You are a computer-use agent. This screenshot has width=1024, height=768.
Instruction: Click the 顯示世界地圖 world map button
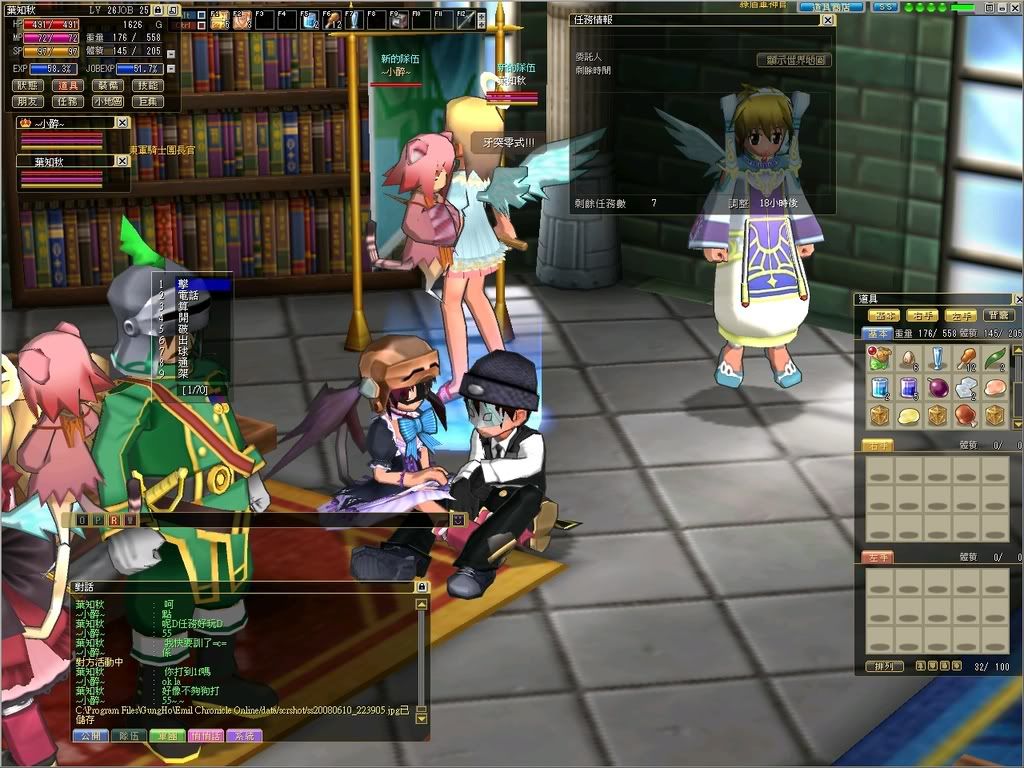pos(794,60)
